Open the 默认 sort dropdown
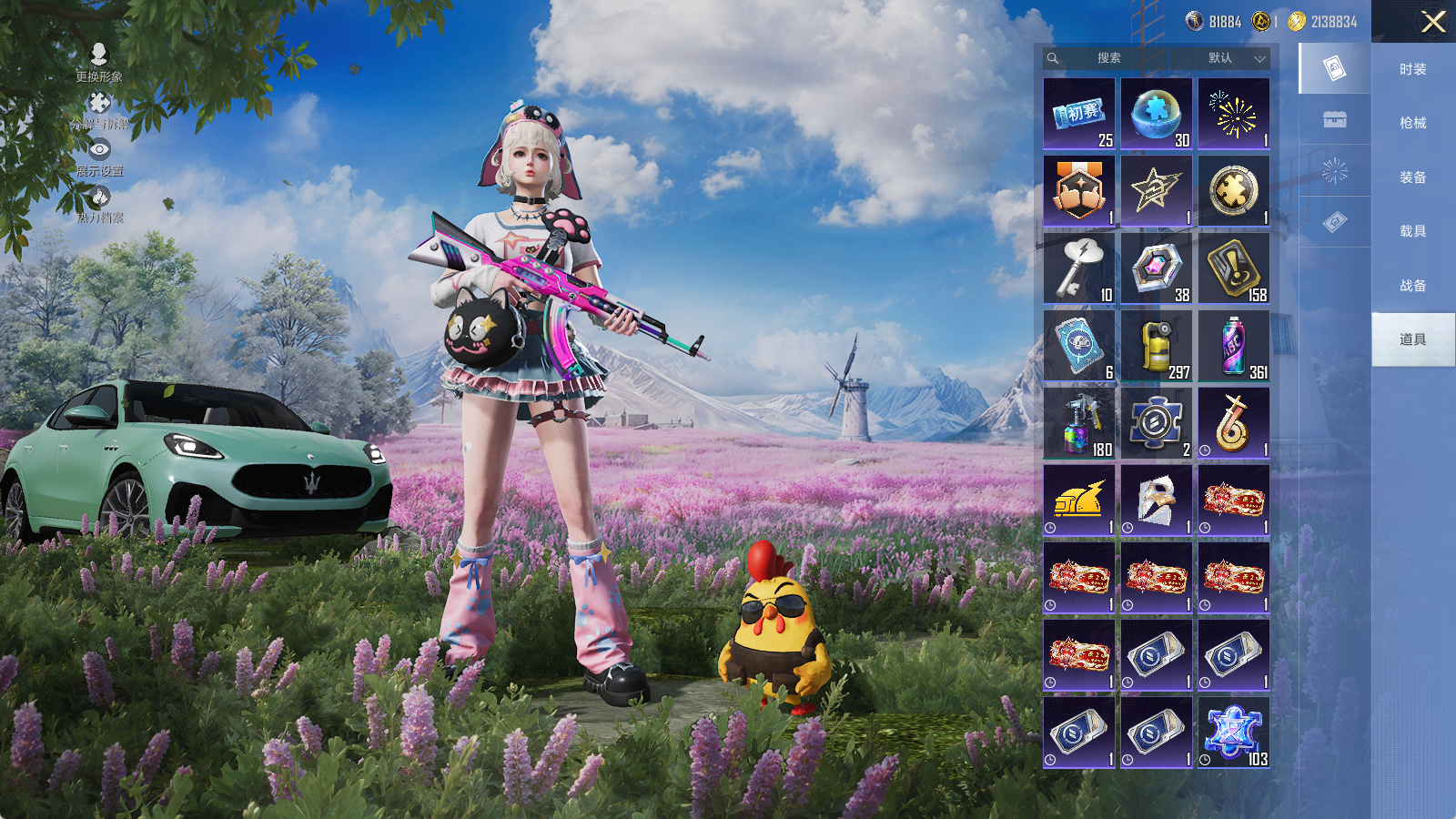This screenshot has height=819, width=1456. 1234,58
